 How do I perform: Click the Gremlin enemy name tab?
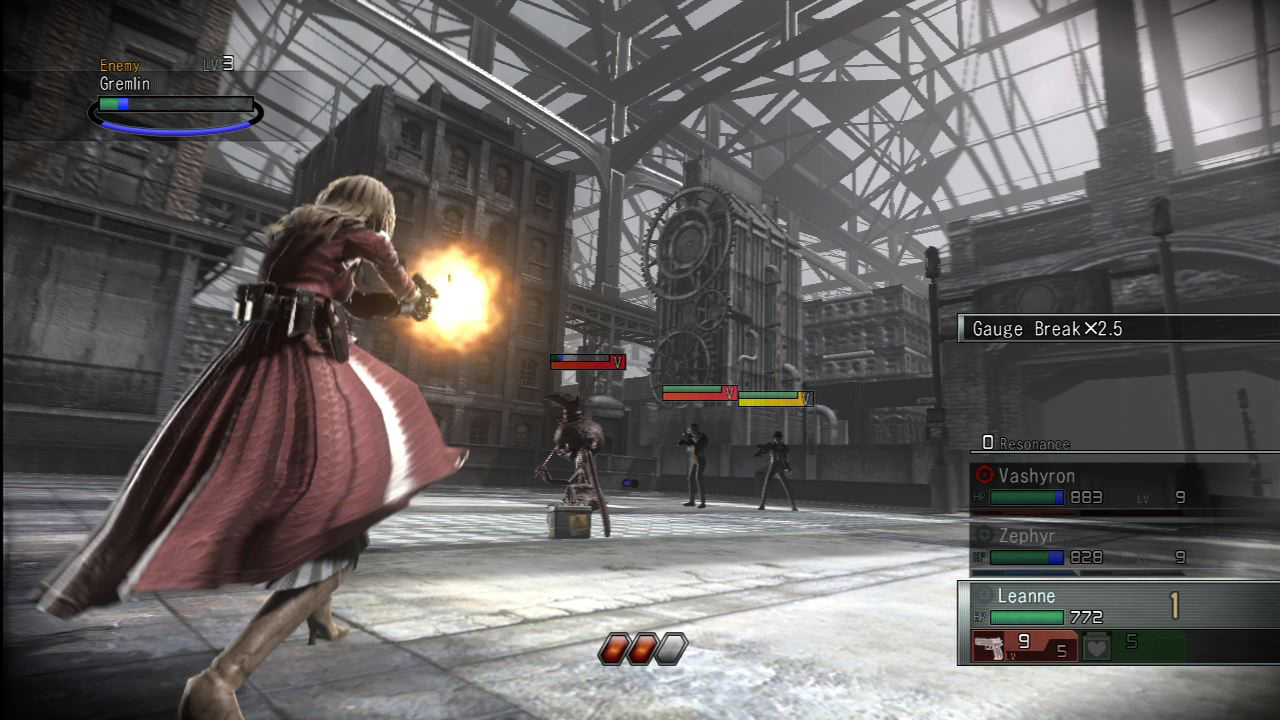click(x=125, y=84)
